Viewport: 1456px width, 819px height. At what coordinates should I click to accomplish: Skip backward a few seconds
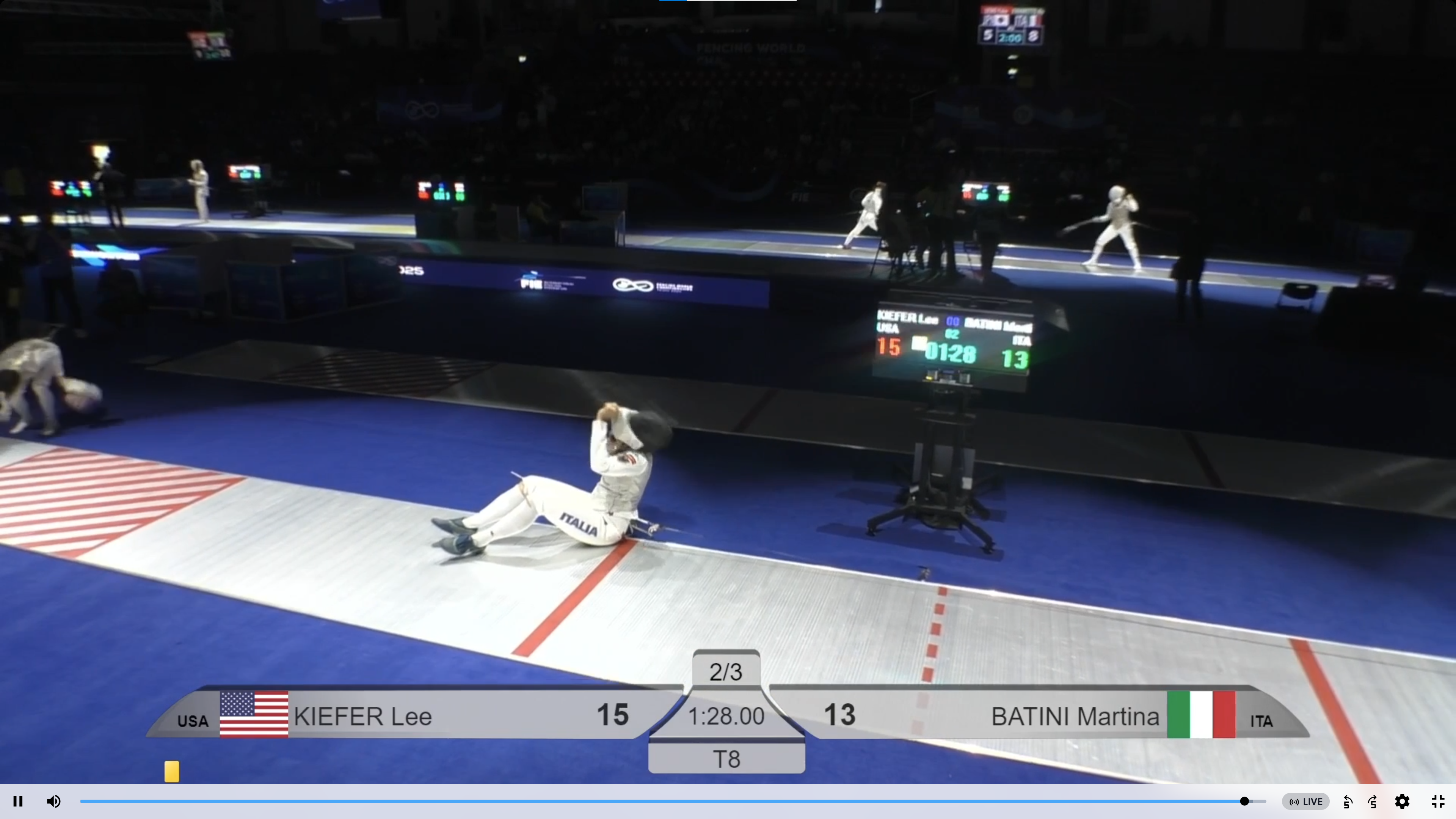coord(1348,802)
